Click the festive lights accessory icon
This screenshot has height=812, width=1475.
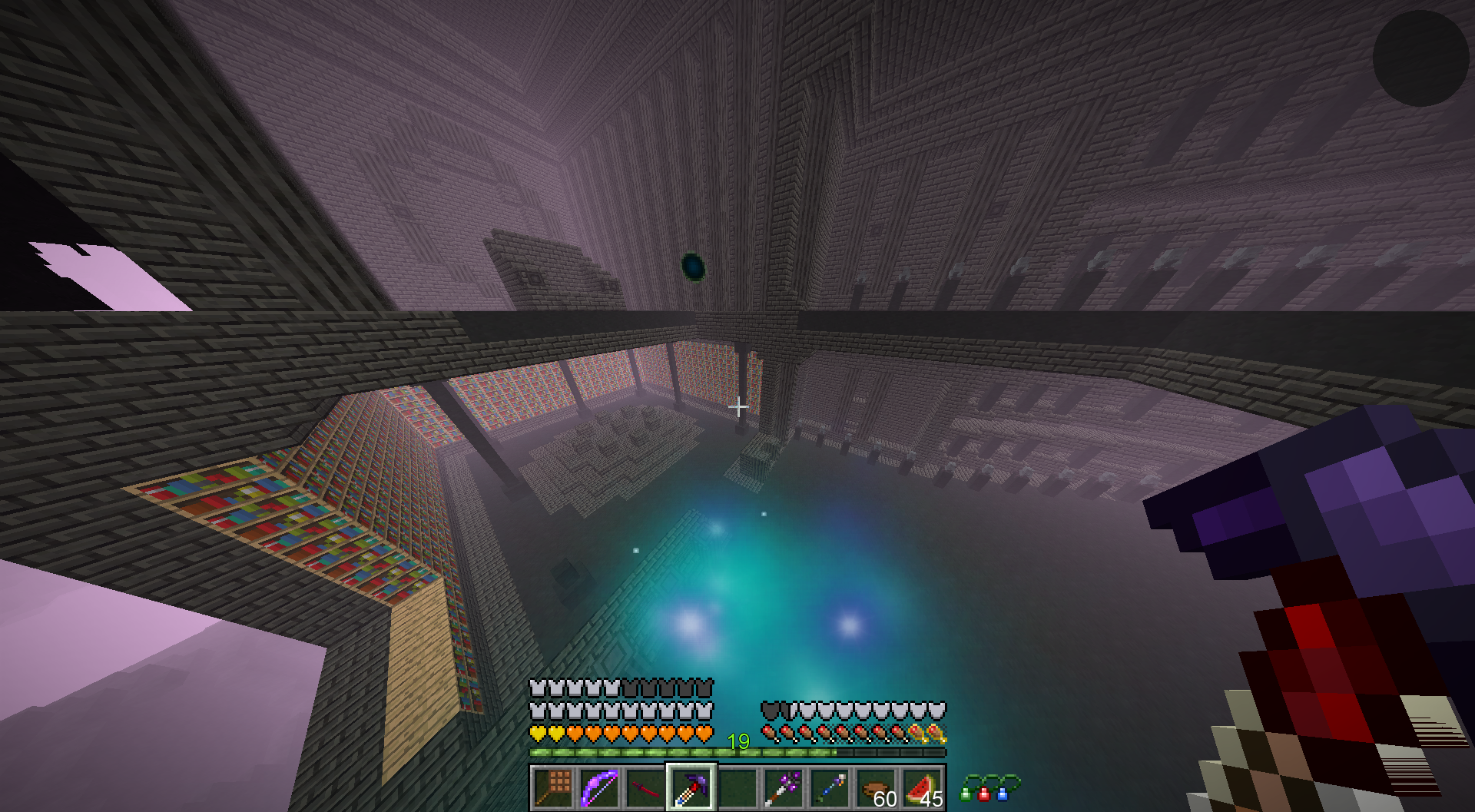[989, 787]
